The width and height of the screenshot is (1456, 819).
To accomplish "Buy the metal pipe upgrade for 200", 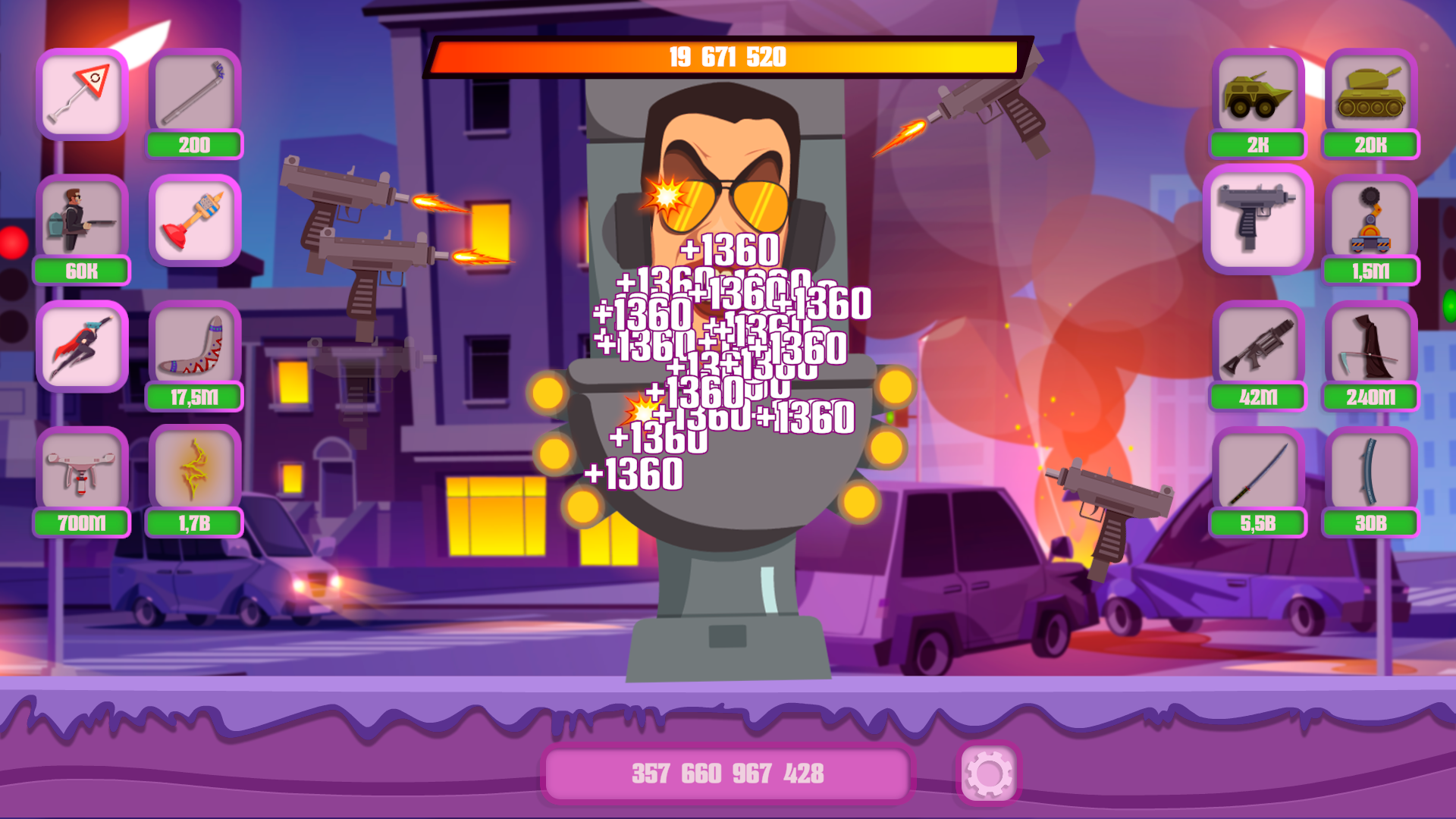I will (x=194, y=95).
